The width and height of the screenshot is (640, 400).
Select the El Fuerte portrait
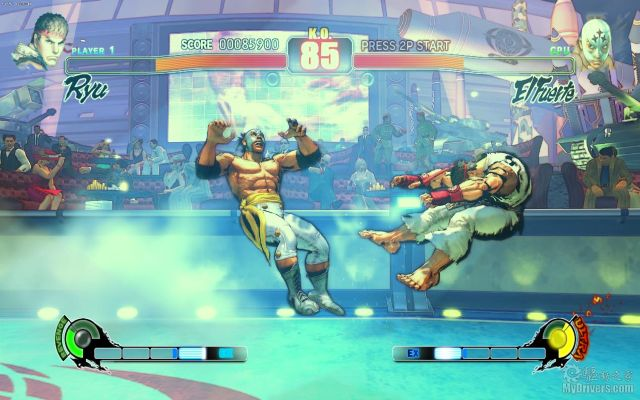coord(599,42)
